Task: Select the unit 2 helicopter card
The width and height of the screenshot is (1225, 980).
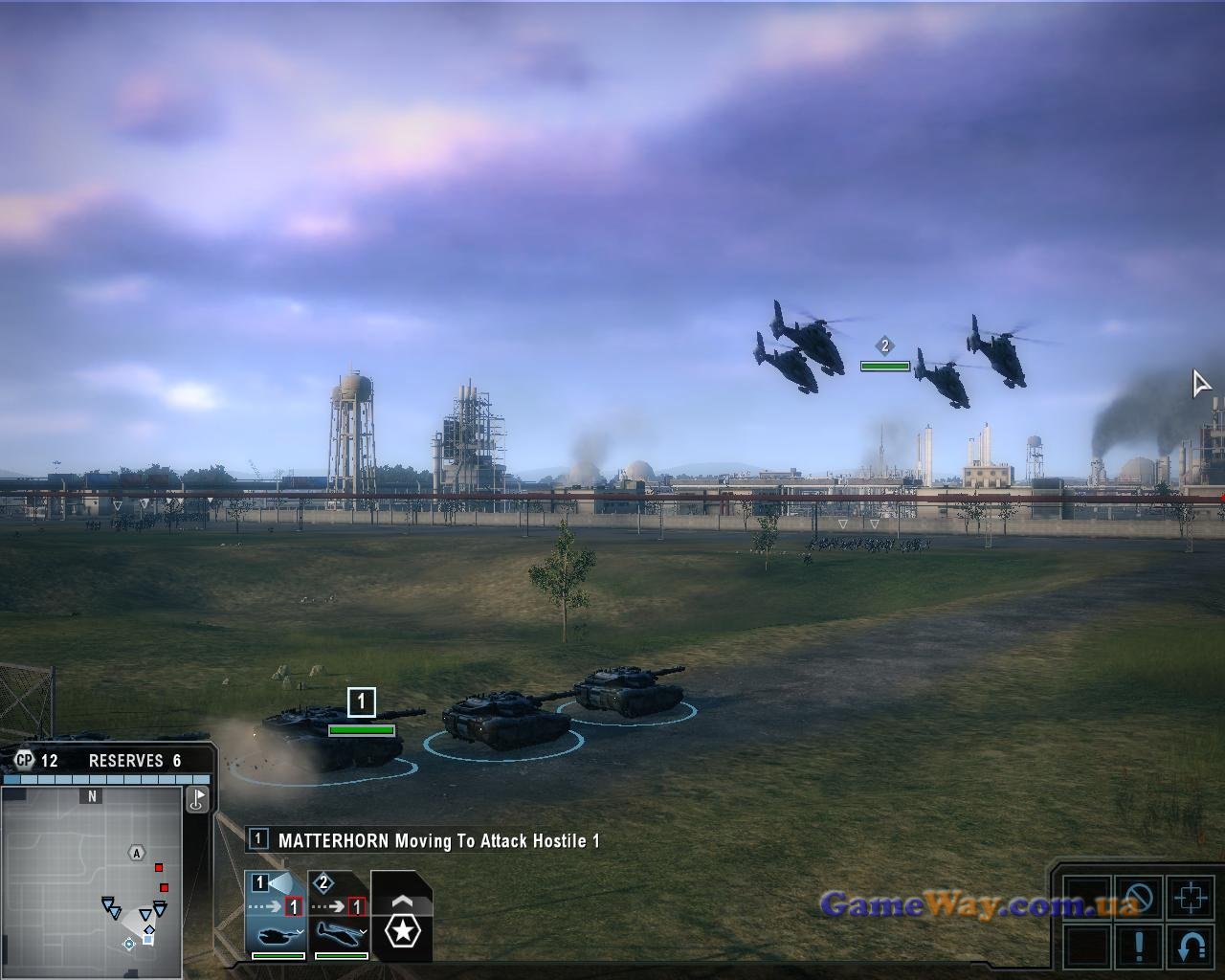Action: click(x=340, y=915)
